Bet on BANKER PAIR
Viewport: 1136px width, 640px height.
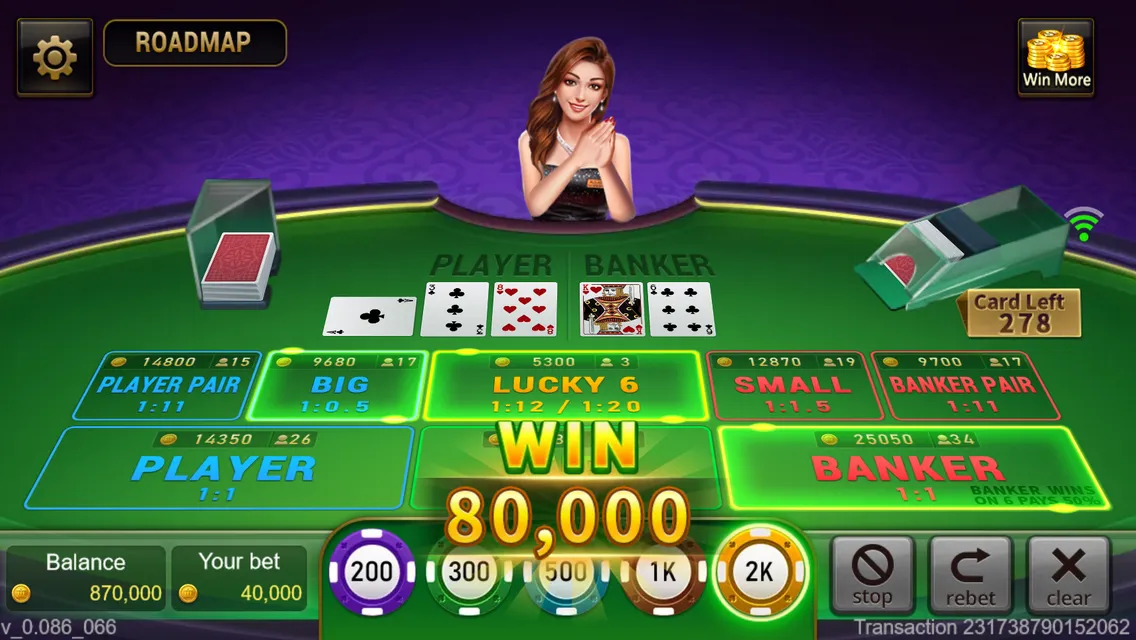pyautogui.click(x=962, y=387)
